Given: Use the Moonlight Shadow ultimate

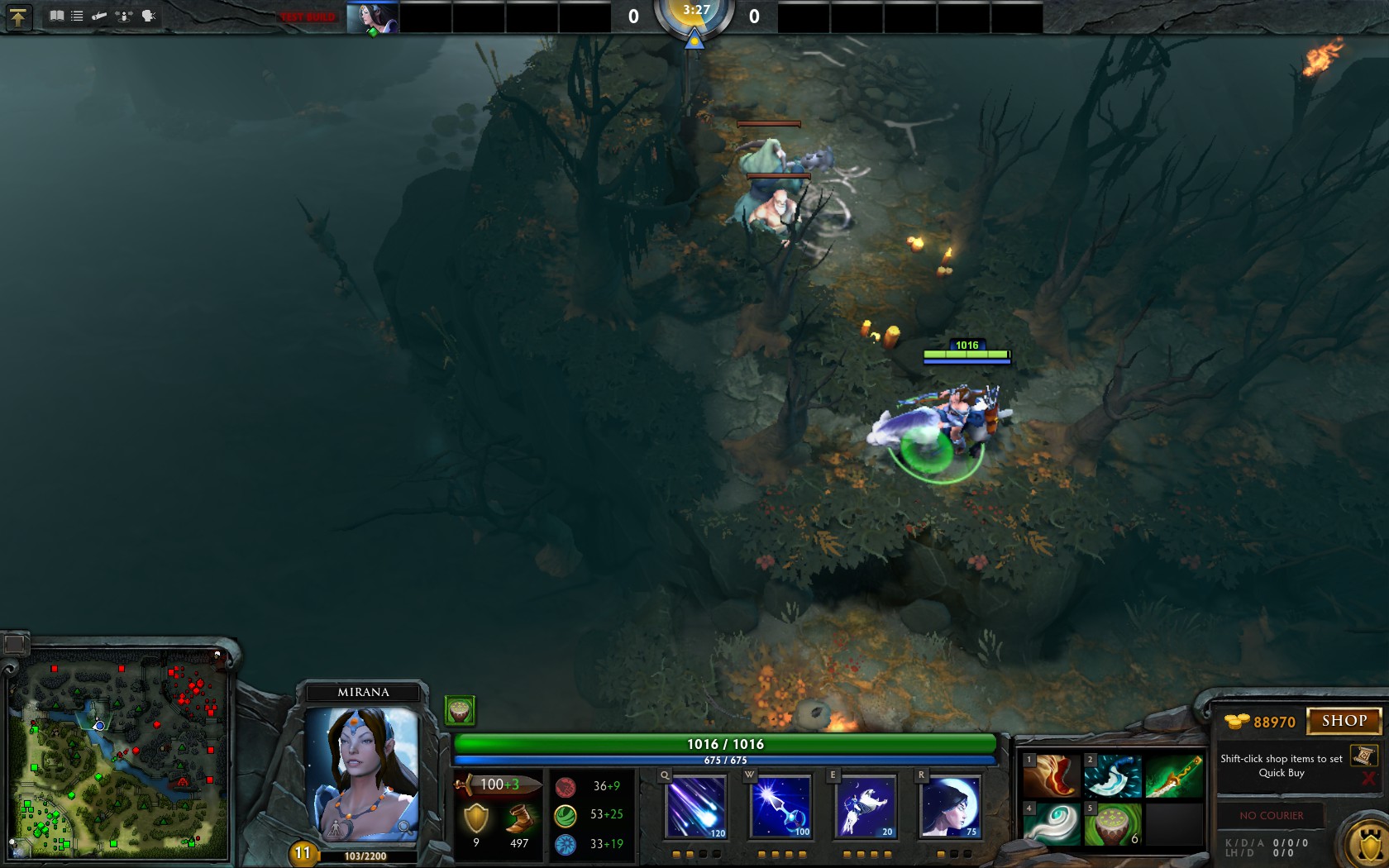Looking at the screenshot, I should pyautogui.click(x=950, y=806).
